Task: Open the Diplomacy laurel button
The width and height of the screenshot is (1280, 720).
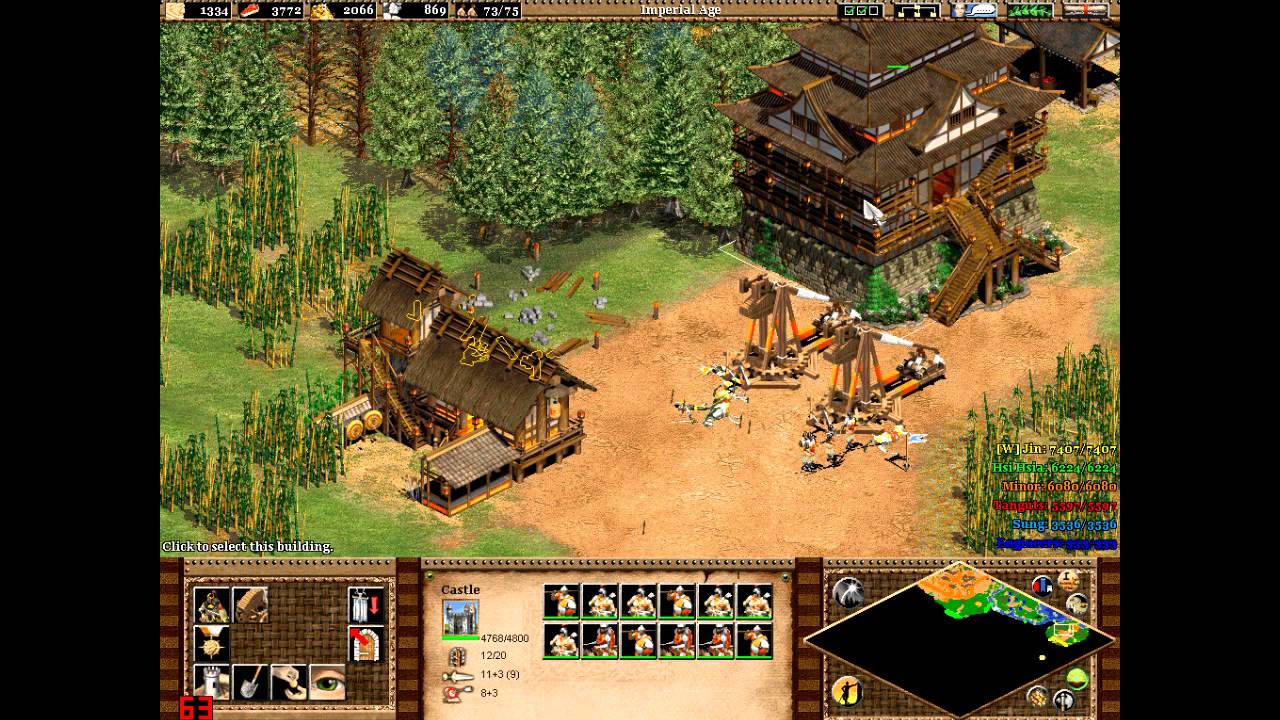Action: pyautogui.click(x=1029, y=10)
